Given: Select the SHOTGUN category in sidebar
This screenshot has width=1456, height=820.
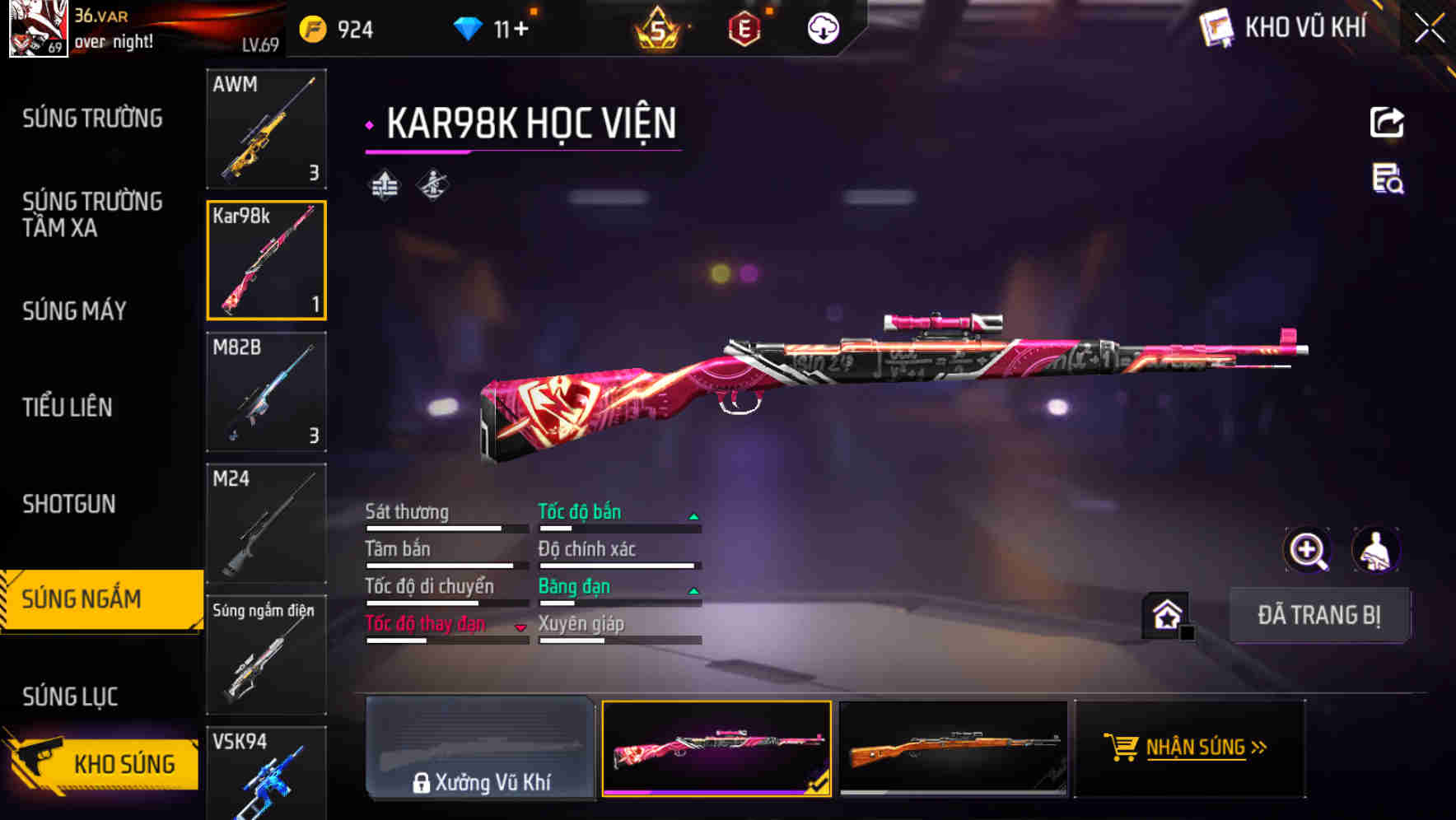Looking at the screenshot, I should [x=69, y=503].
